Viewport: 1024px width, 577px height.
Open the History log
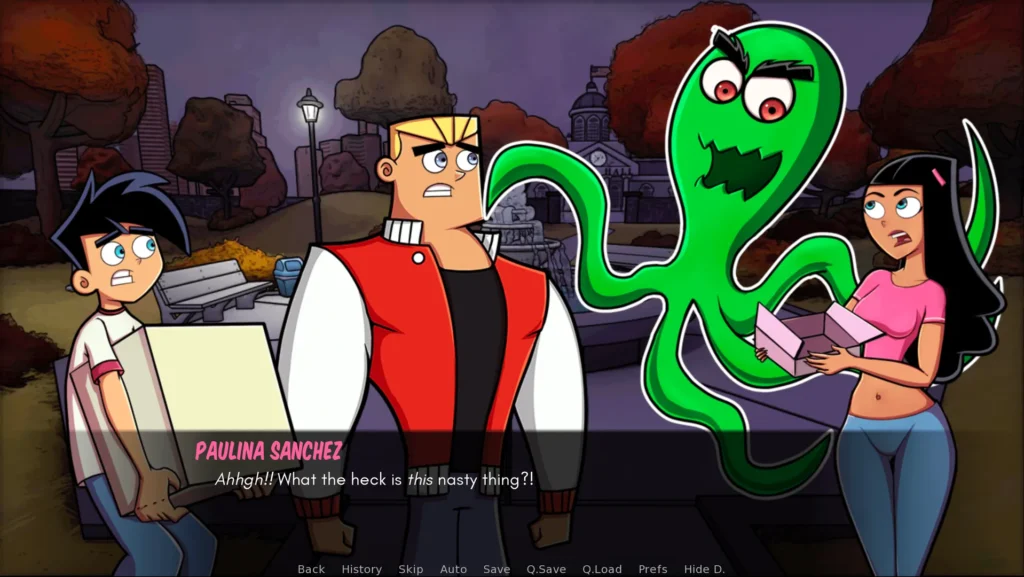[x=361, y=569]
